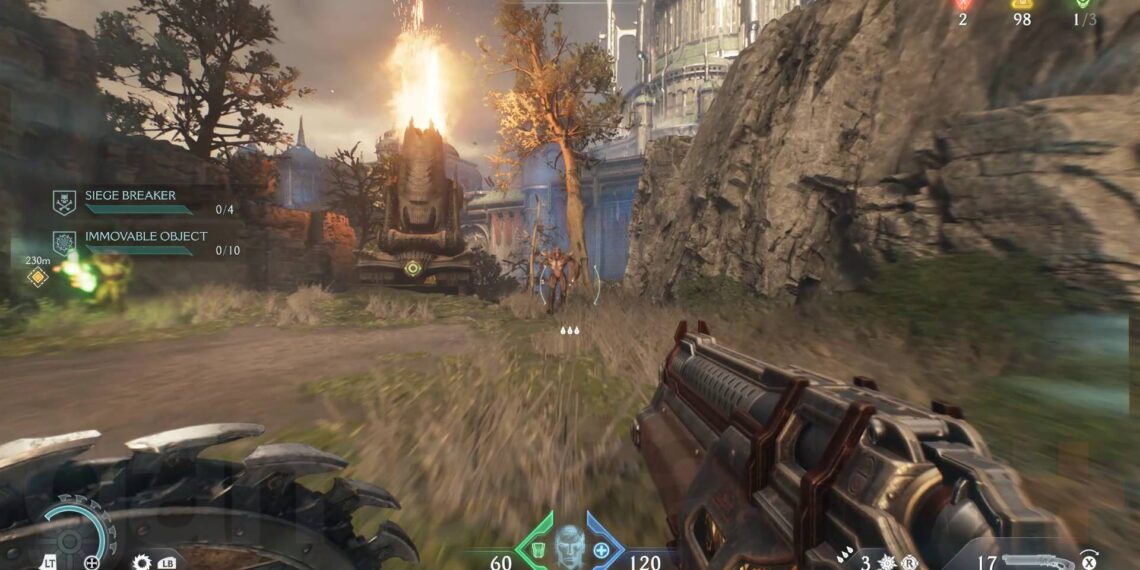Select the yellow gold resource icon
Image resolution: width=1140 pixels, height=570 pixels.
tap(1021, 5)
